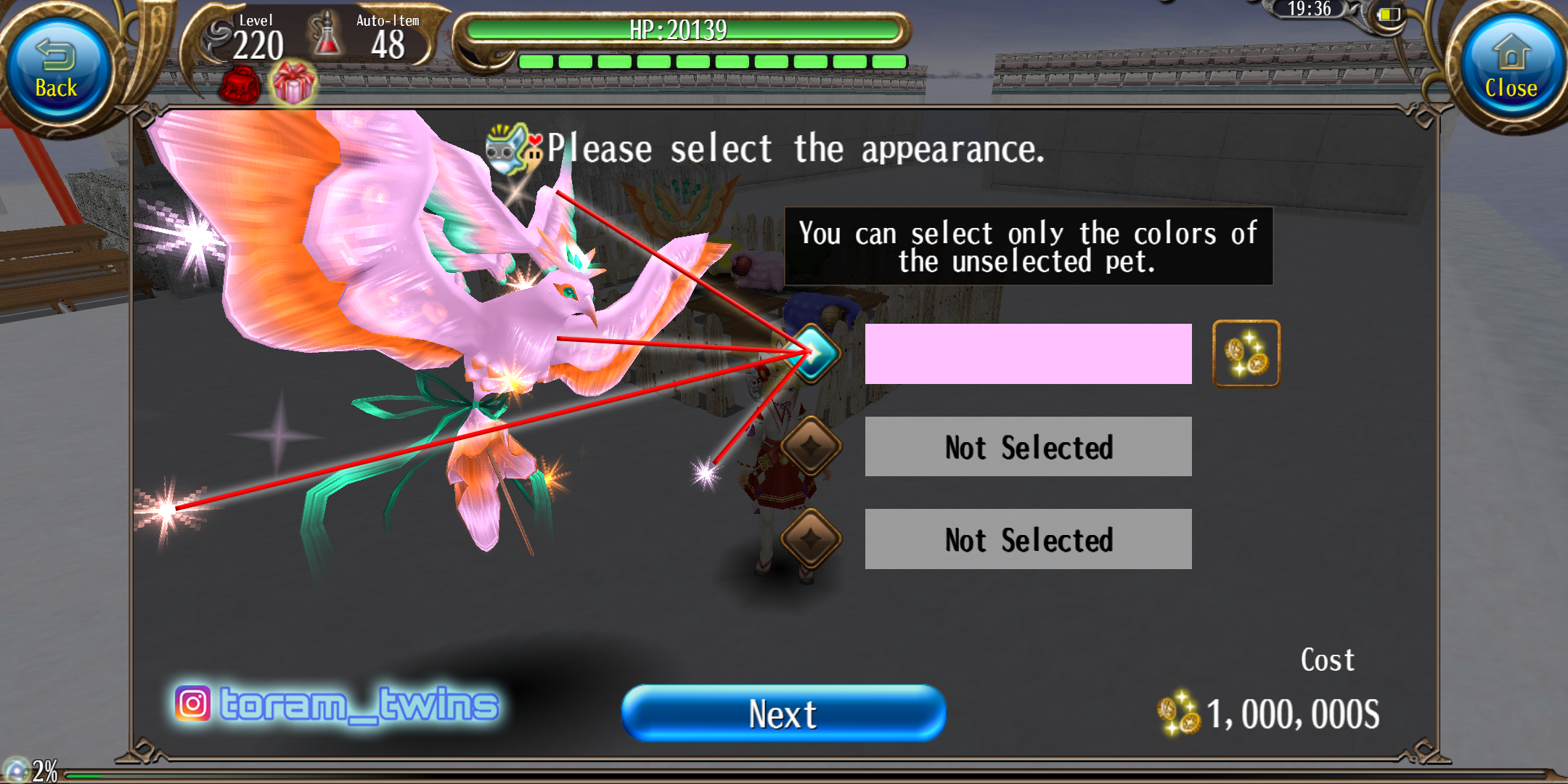
Task: Open the red bag icon
Action: click(x=240, y=86)
